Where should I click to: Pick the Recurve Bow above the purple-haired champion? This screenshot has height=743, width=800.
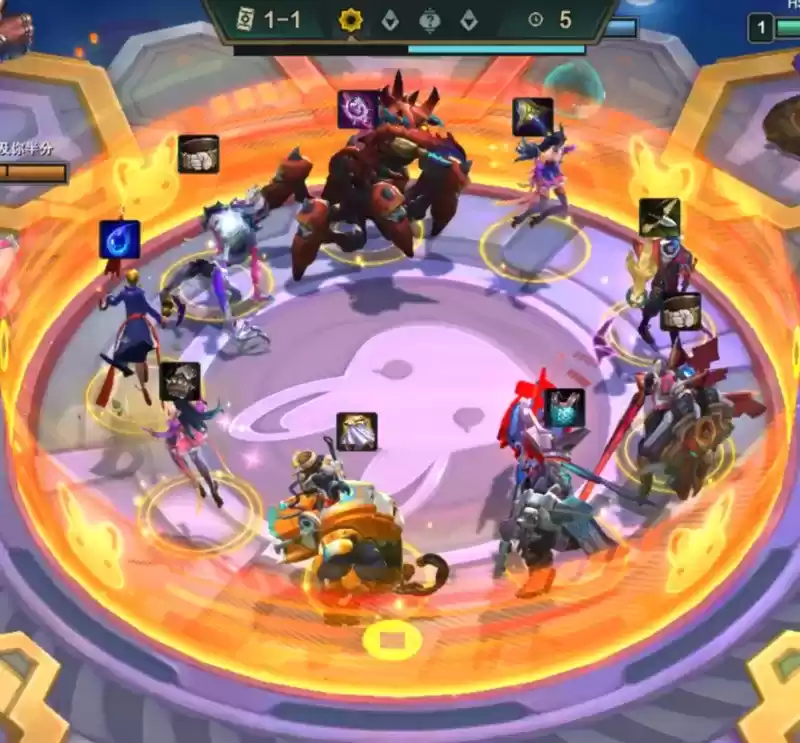tap(533, 117)
